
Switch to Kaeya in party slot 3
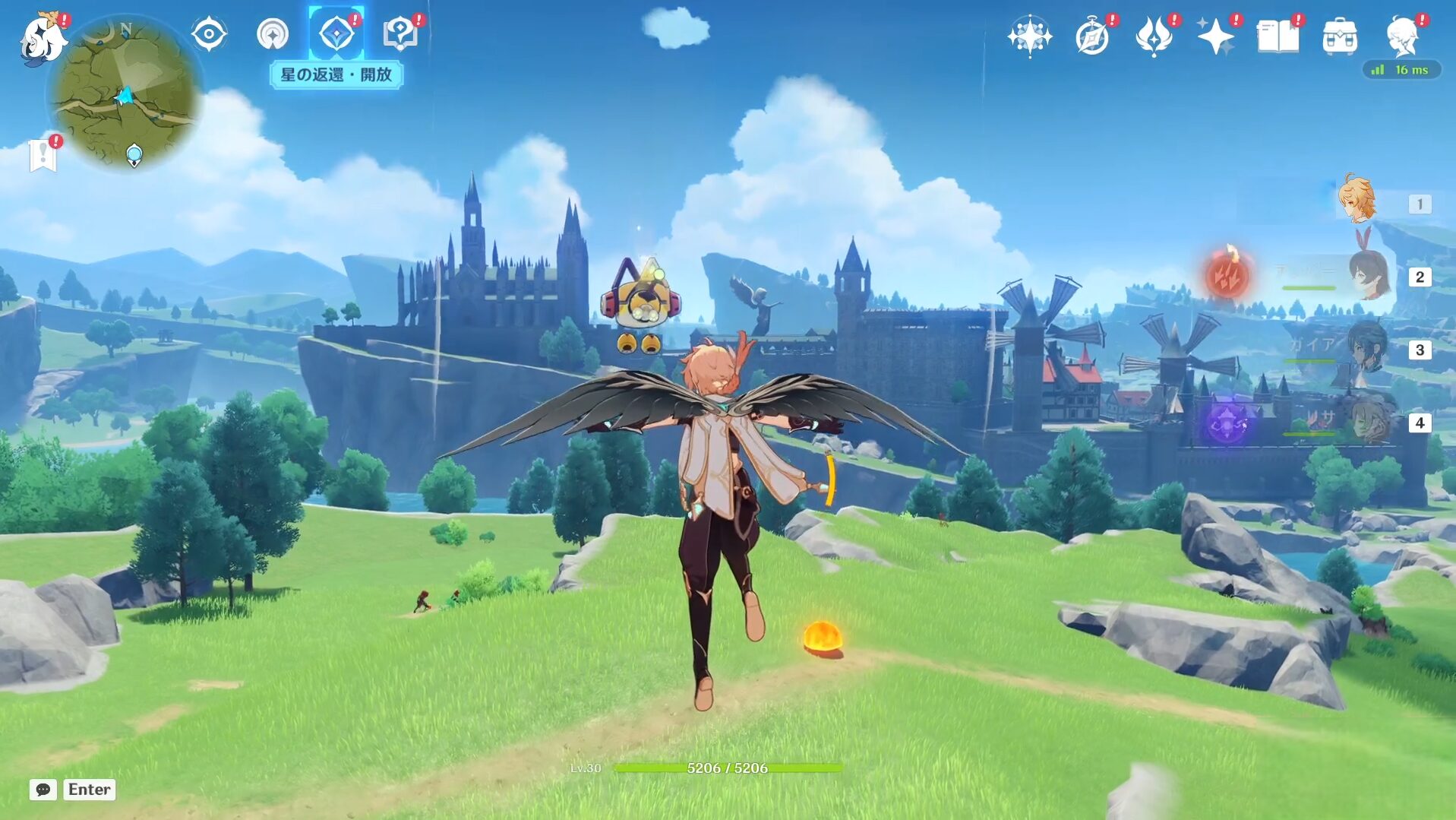click(1367, 349)
